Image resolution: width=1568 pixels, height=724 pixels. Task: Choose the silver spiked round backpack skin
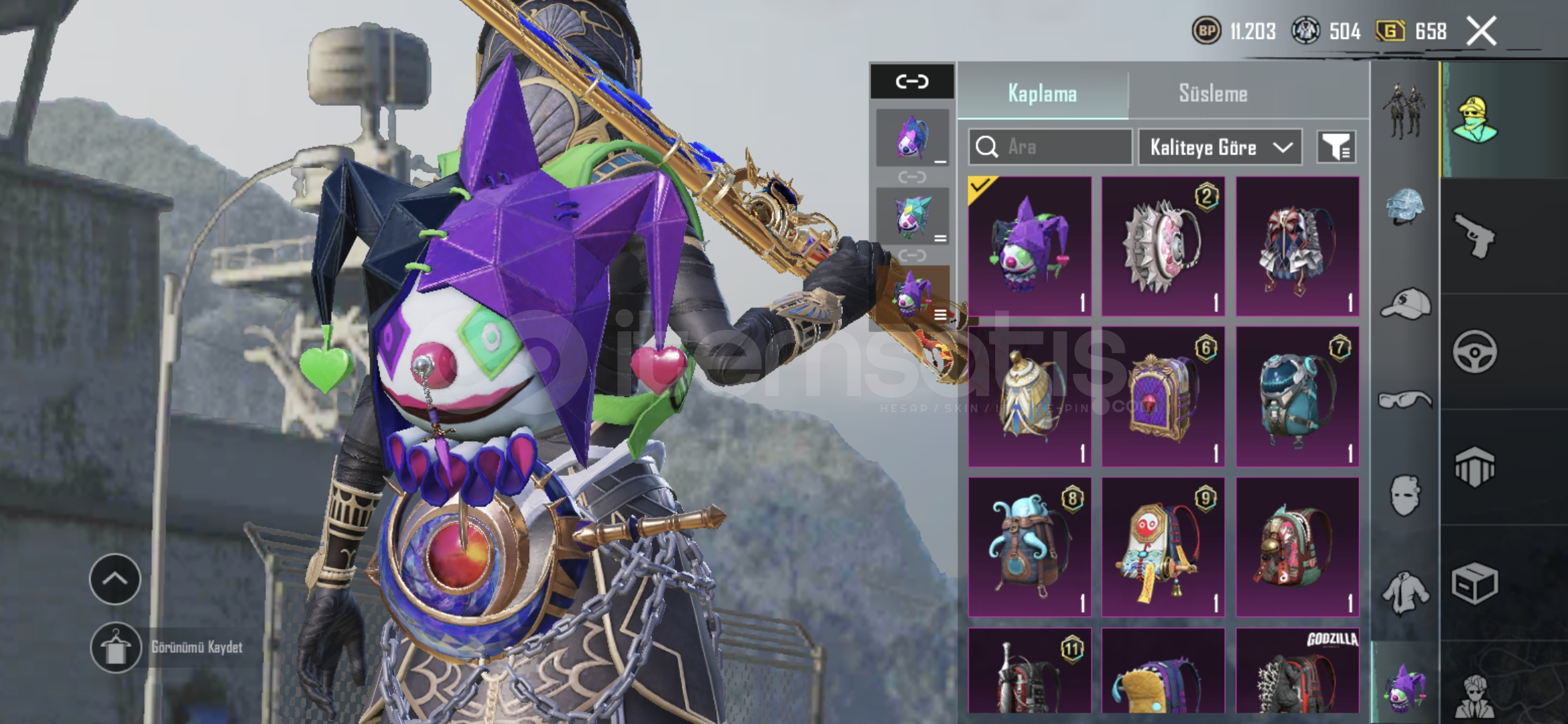coord(1163,246)
